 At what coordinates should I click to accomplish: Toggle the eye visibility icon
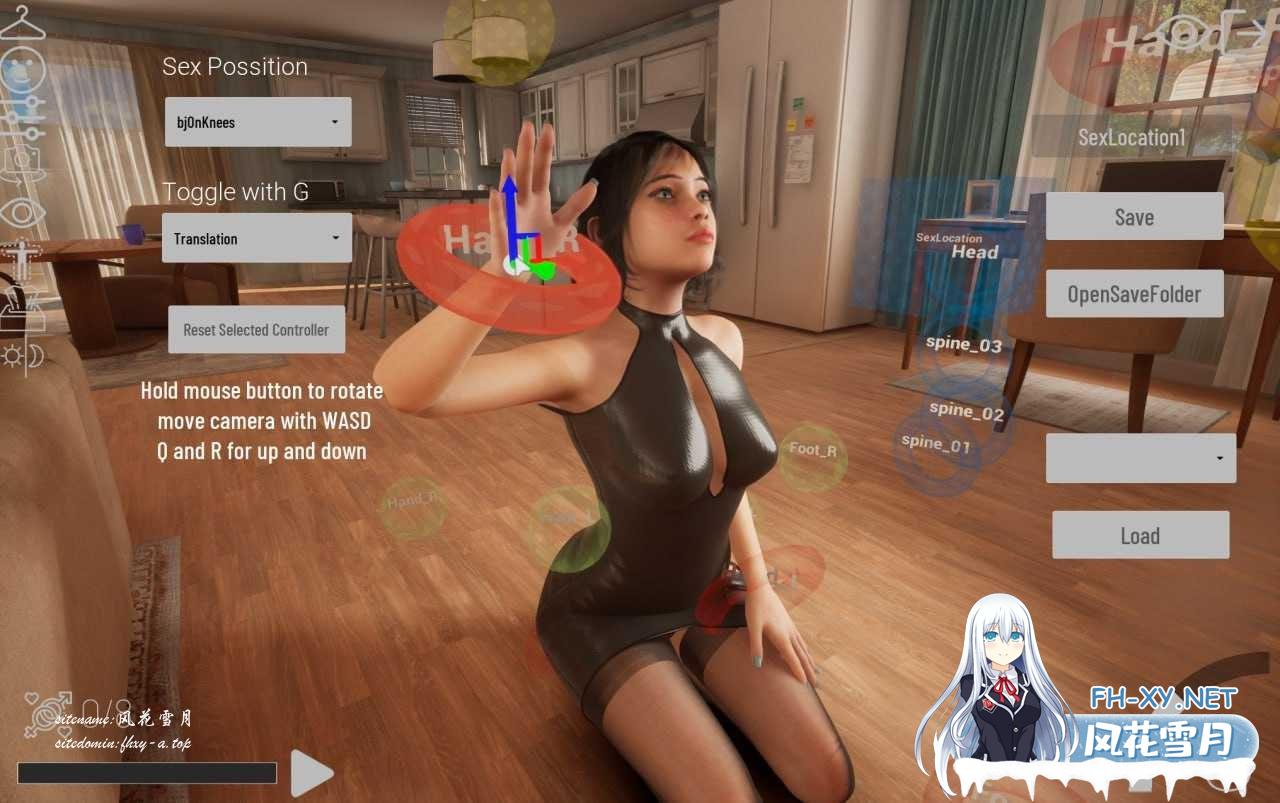click(21, 211)
